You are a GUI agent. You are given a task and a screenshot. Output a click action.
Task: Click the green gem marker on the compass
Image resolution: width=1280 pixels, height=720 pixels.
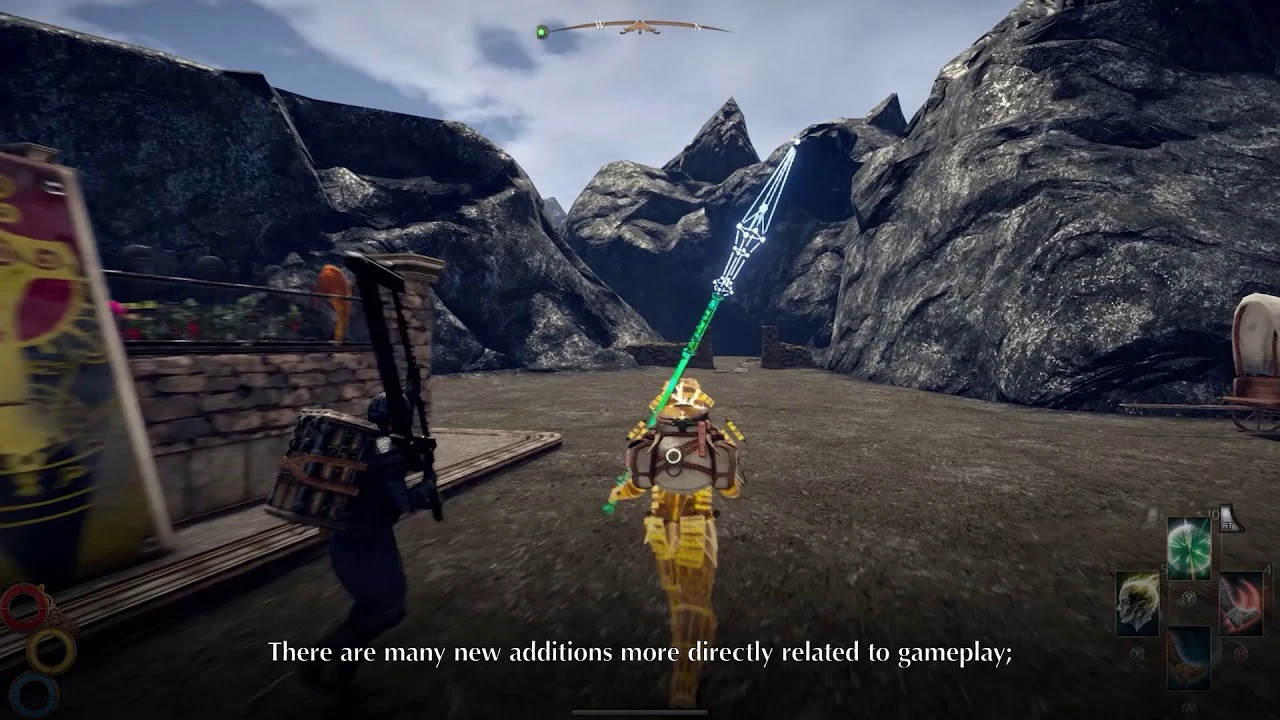click(x=541, y=31)
